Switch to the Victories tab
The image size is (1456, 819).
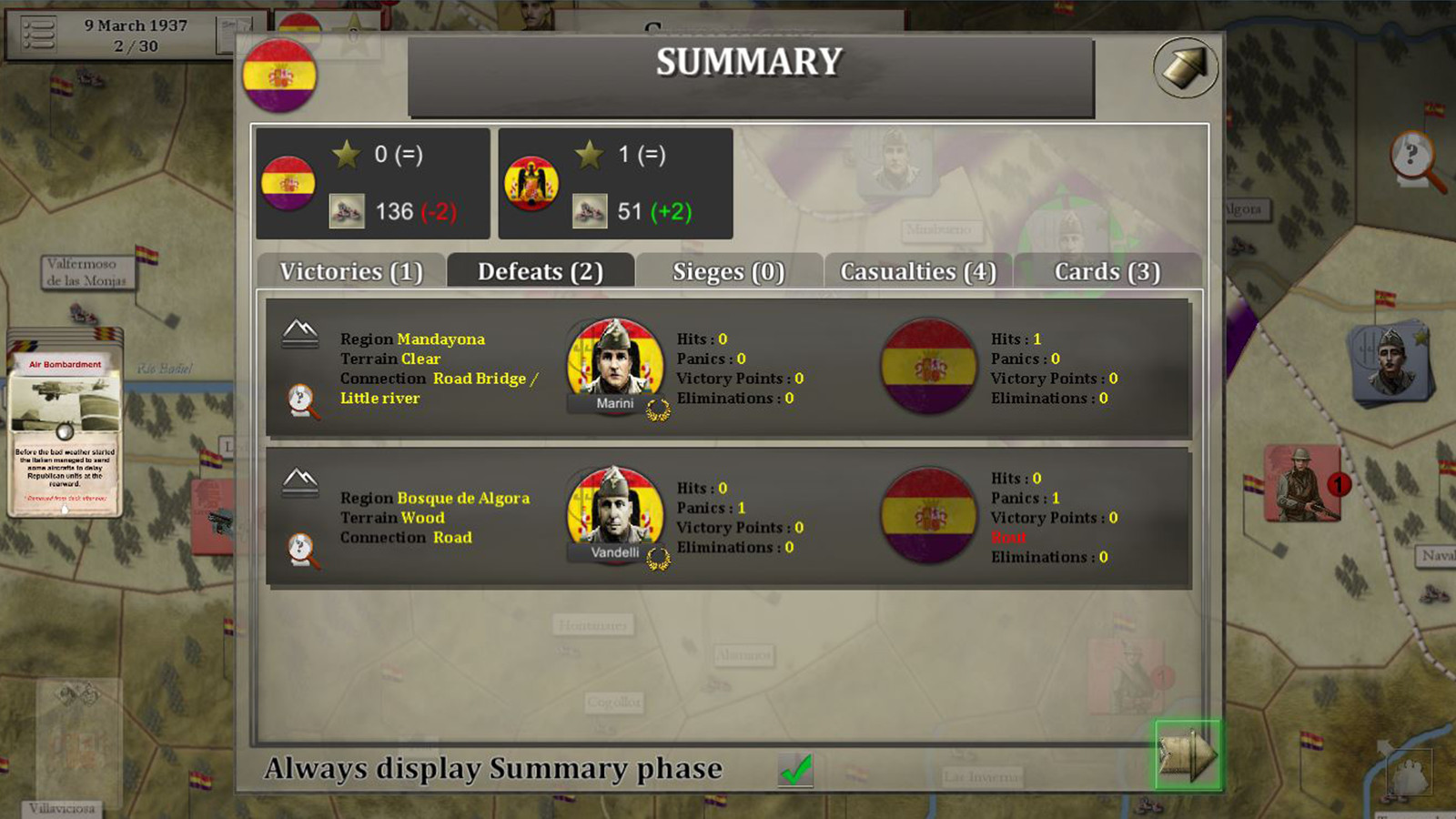[351, 271]
